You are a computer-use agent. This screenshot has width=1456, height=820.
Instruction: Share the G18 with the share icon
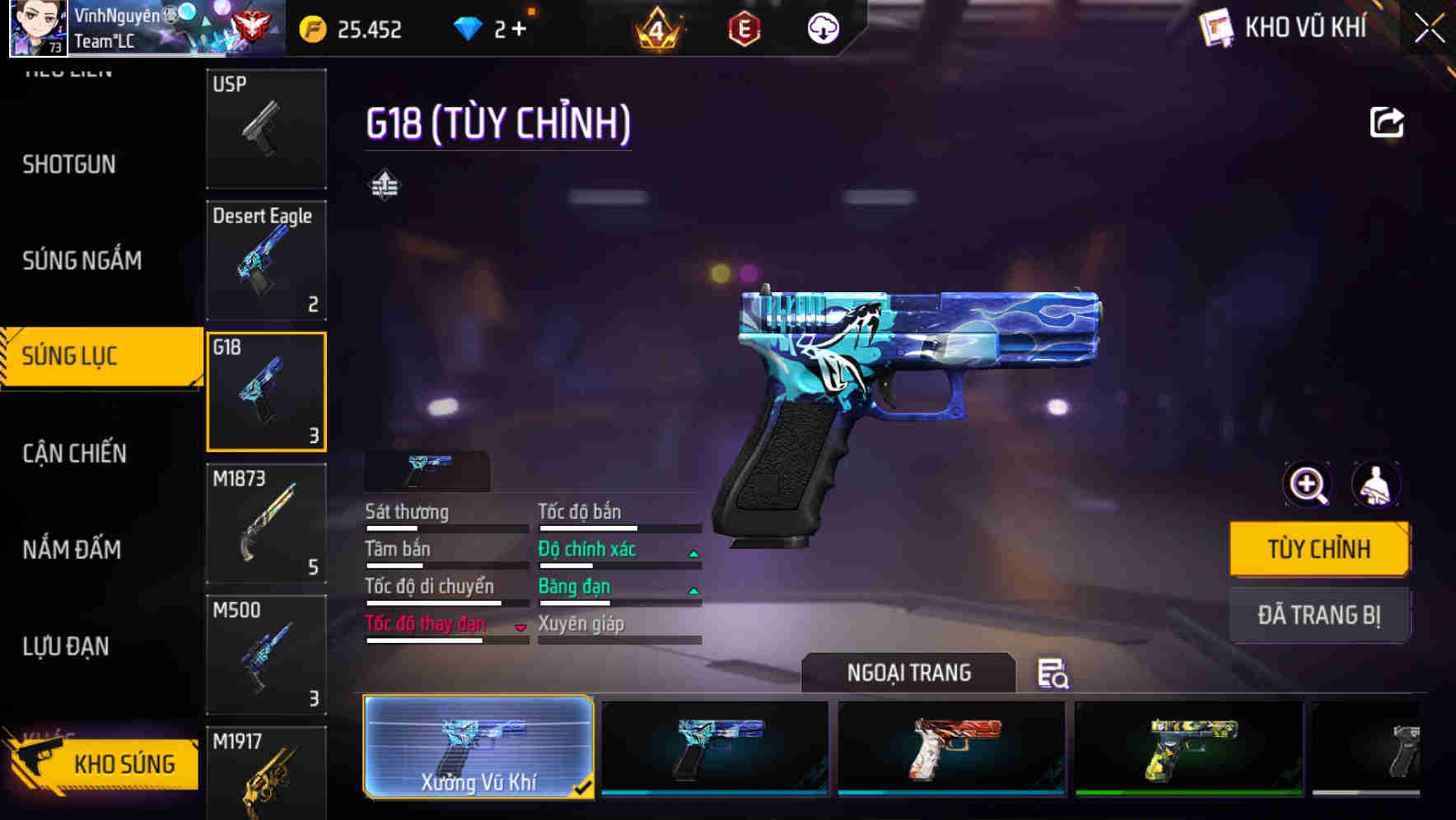[x=1388, y=121]
